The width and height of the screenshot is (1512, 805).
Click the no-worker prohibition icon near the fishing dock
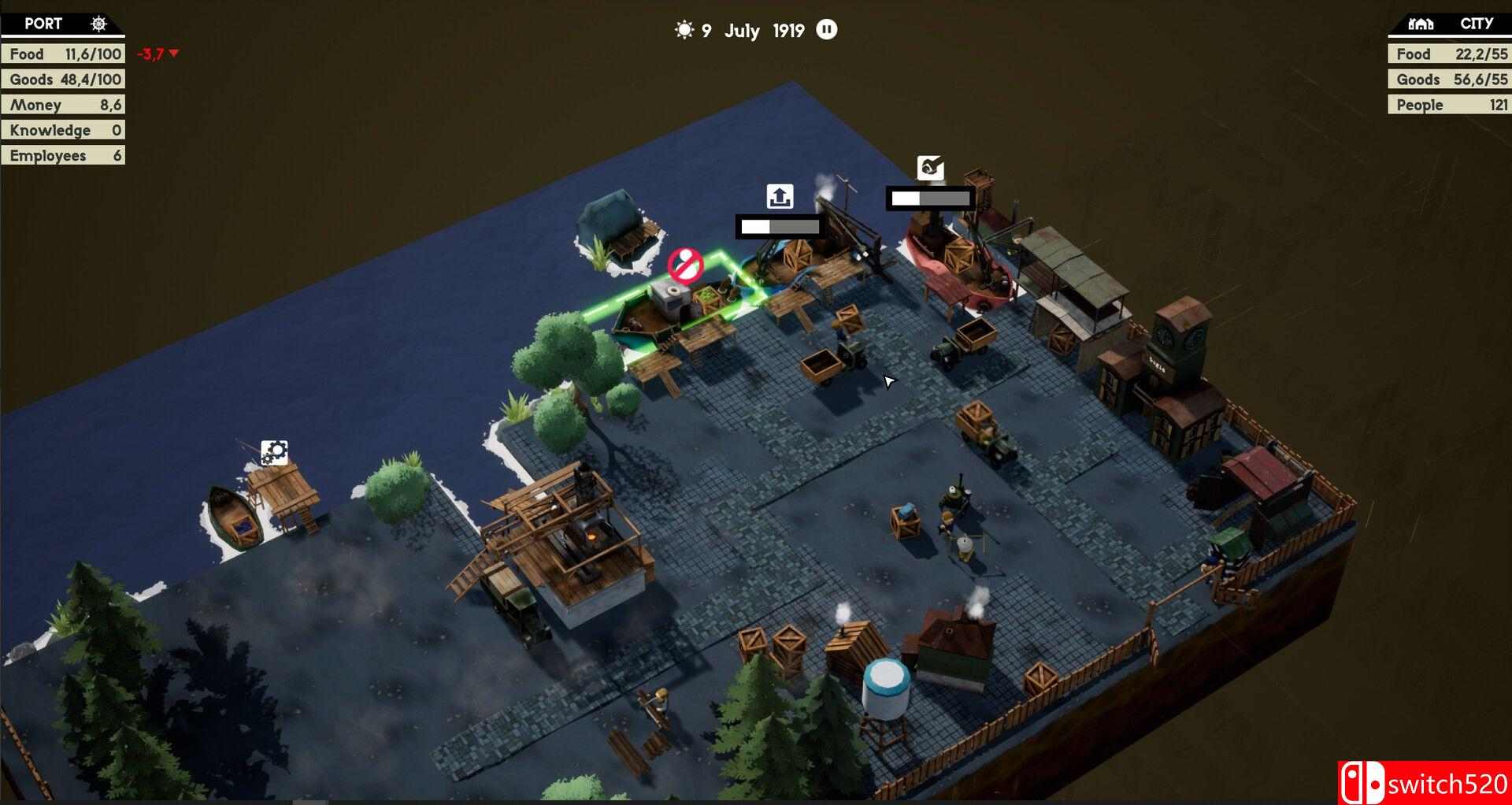pos(687,266)
